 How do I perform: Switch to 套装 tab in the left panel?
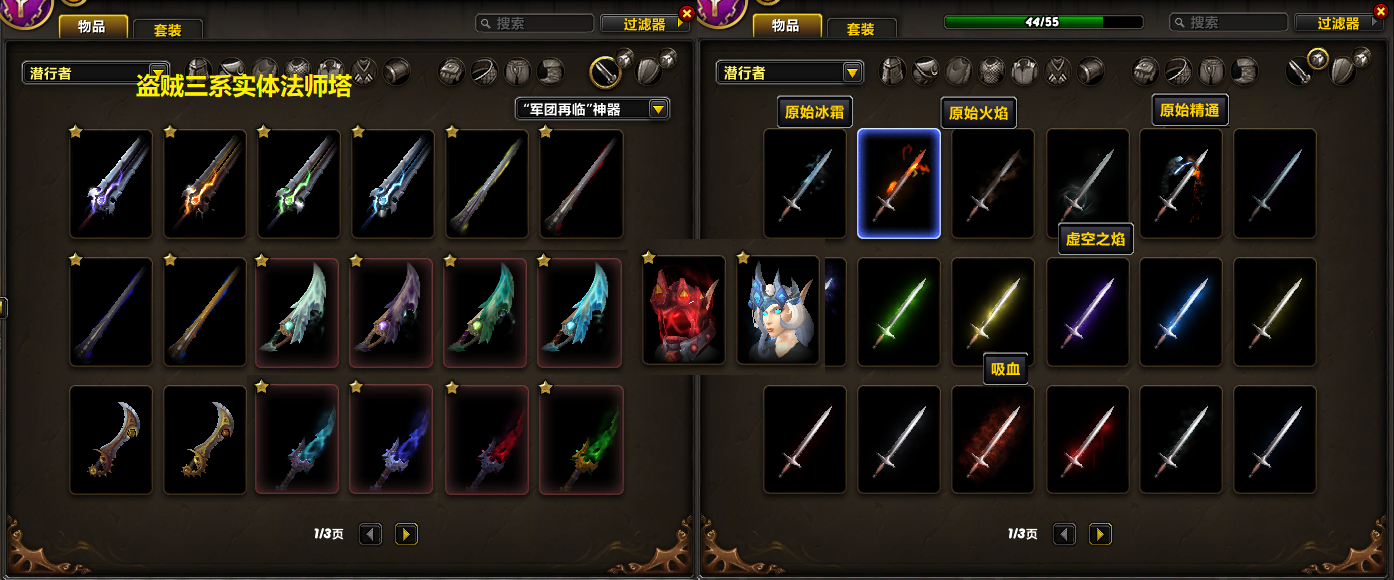(167, 29)
